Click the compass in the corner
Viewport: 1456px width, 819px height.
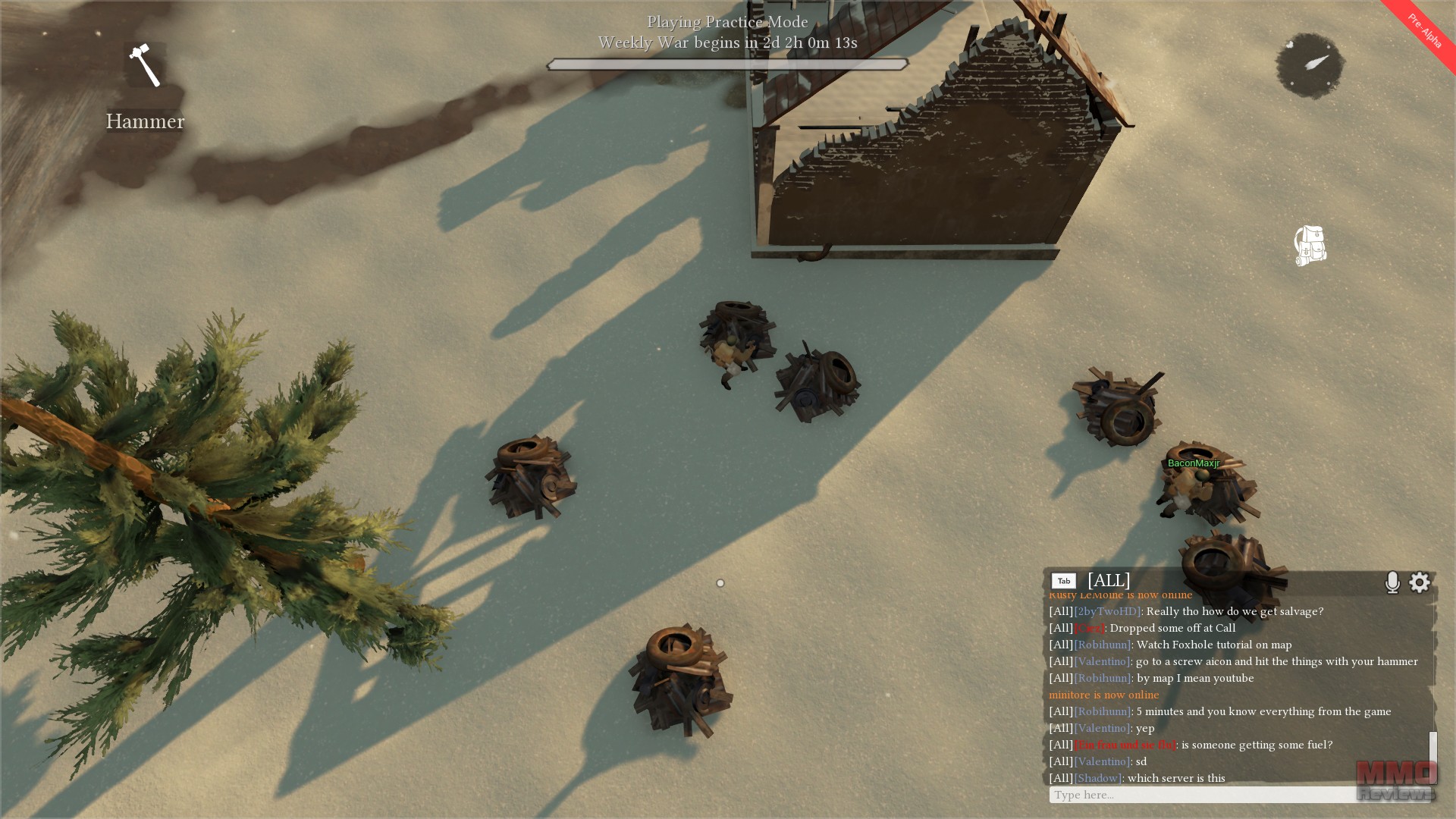pos(1310,65)
